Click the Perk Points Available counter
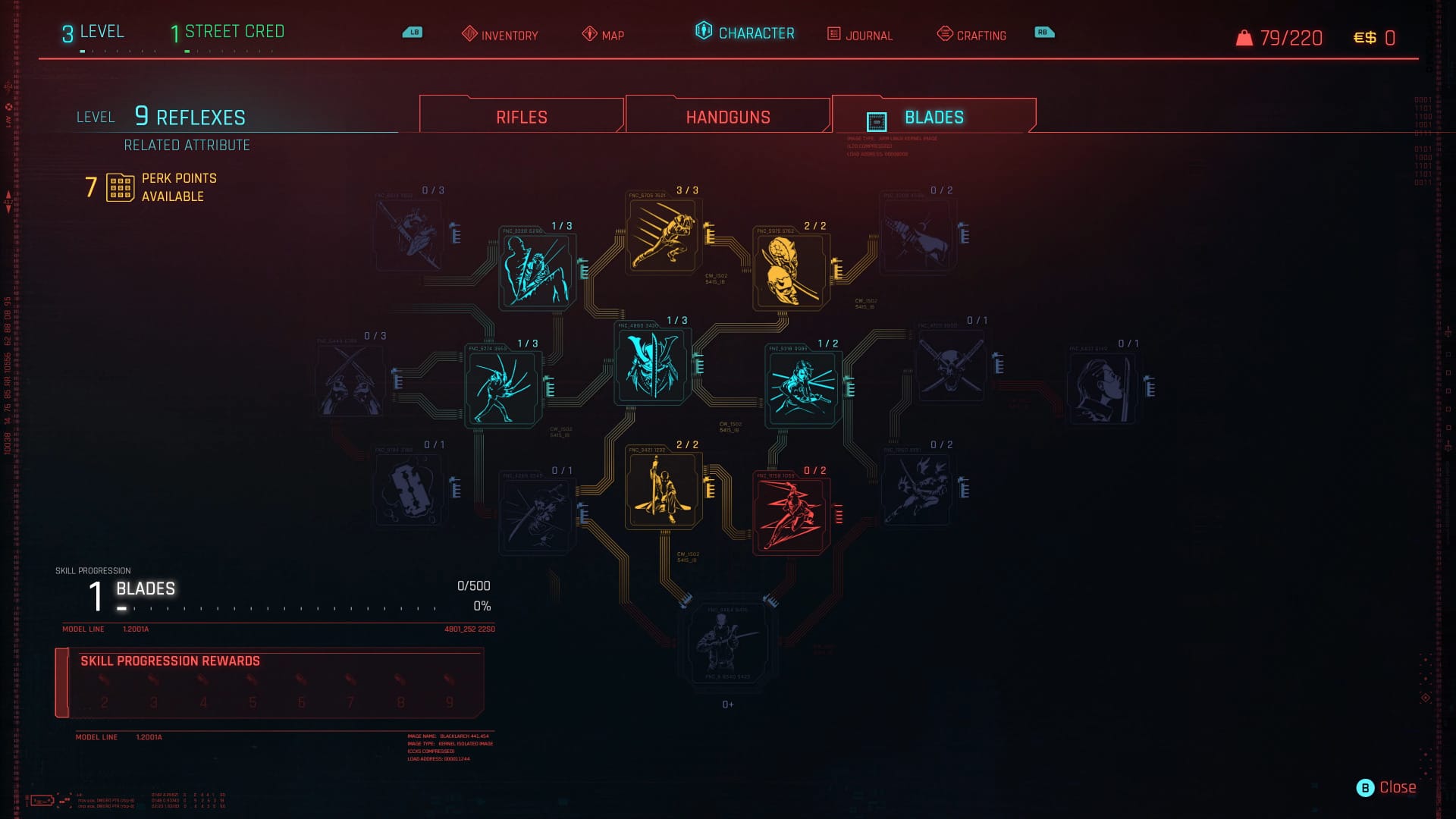The image size is (1456, 819). pyautogui.click(x=152, y=187)
